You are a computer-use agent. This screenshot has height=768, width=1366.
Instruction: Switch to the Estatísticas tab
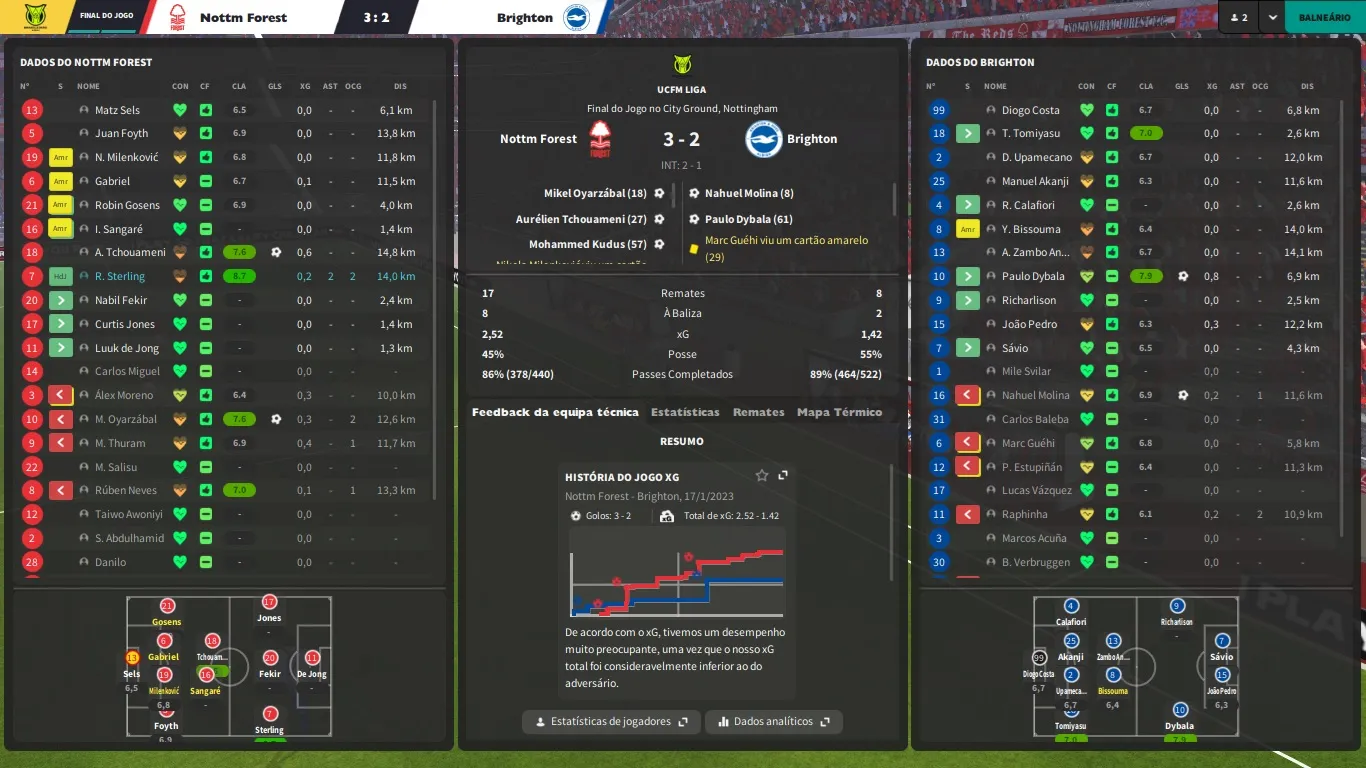[685, 412]
